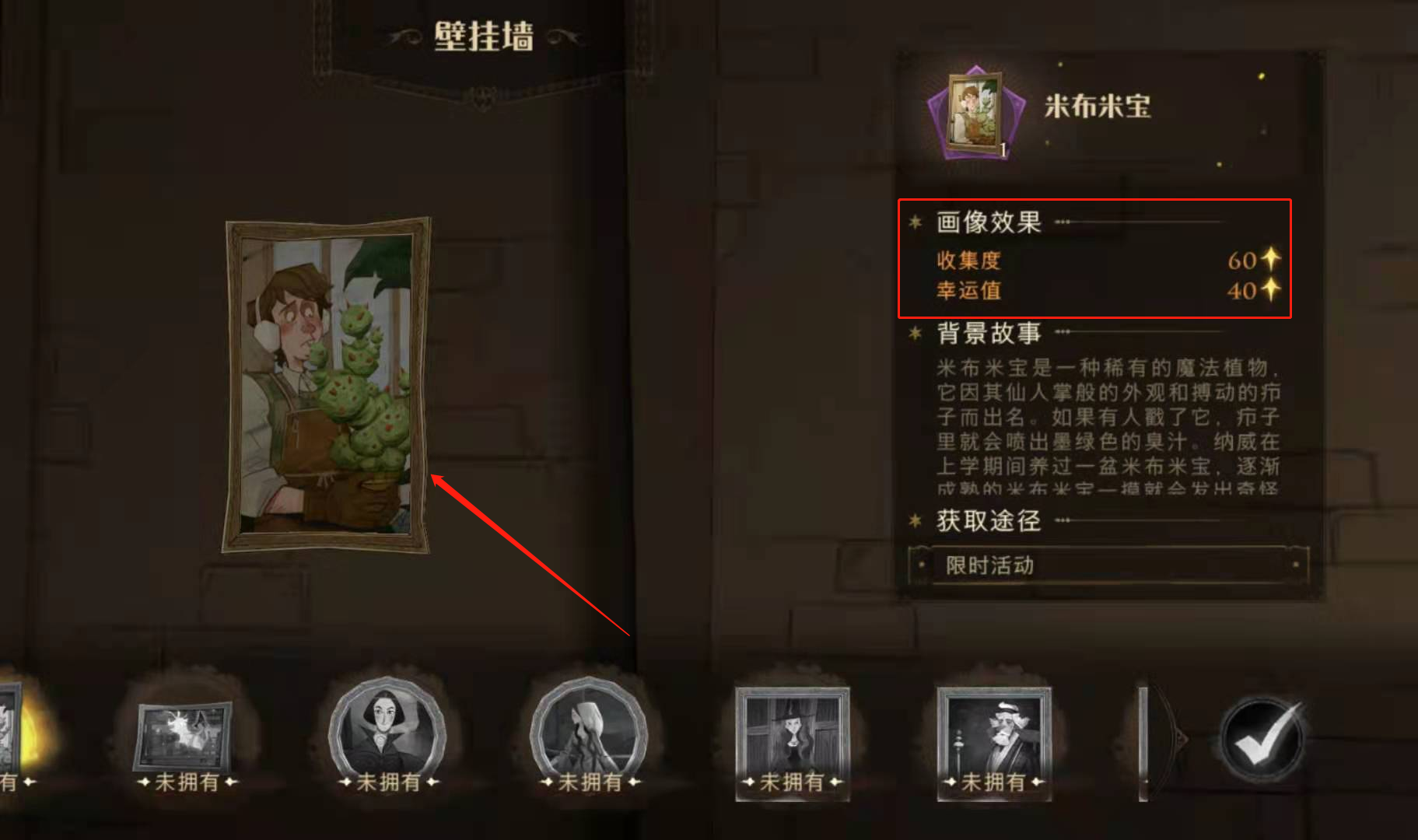
Task: Click the flying creature portrait thumbnail
Action: coord(183,735)
